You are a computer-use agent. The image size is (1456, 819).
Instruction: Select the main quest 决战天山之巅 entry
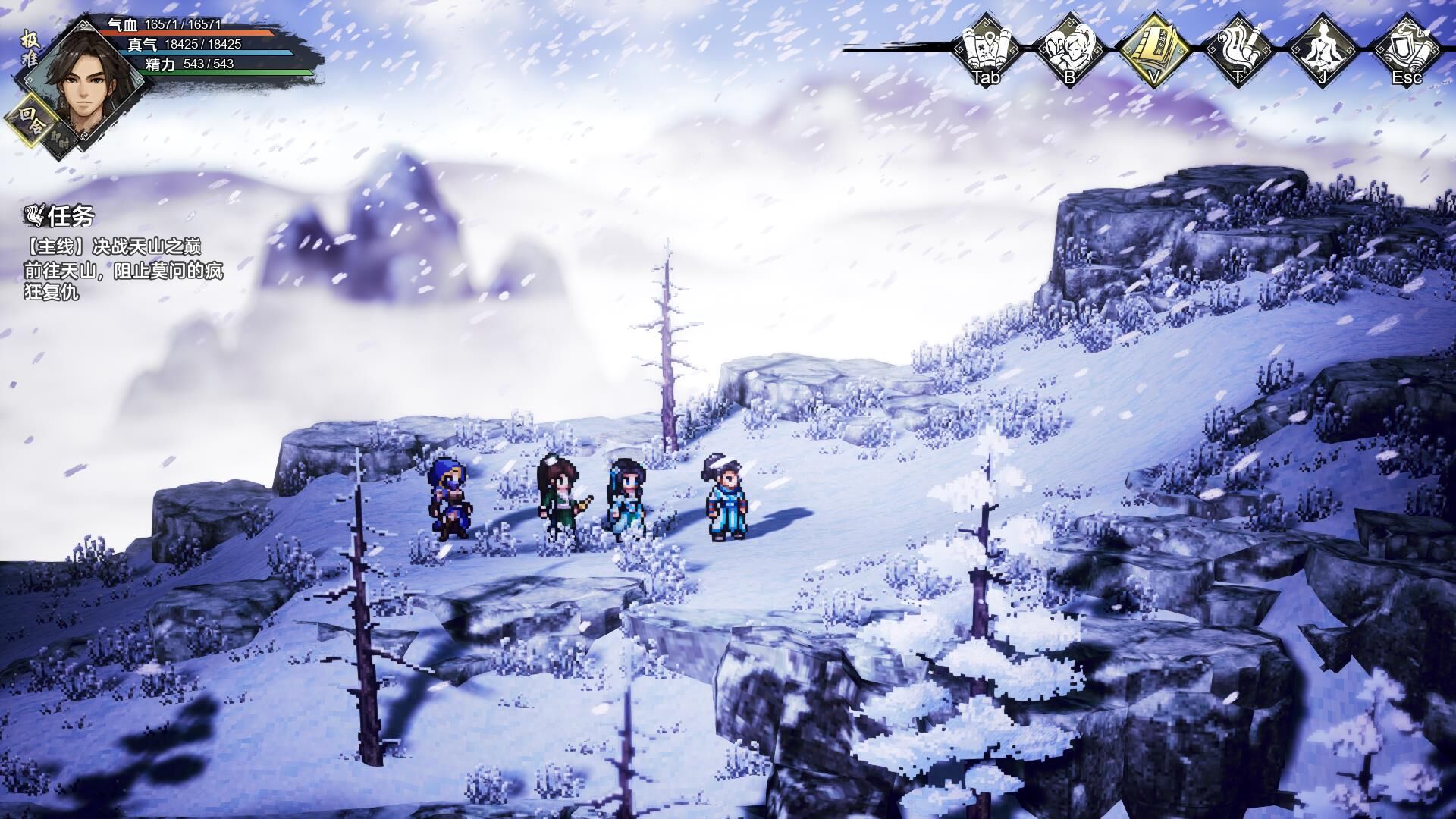click(x=114, y=247)
